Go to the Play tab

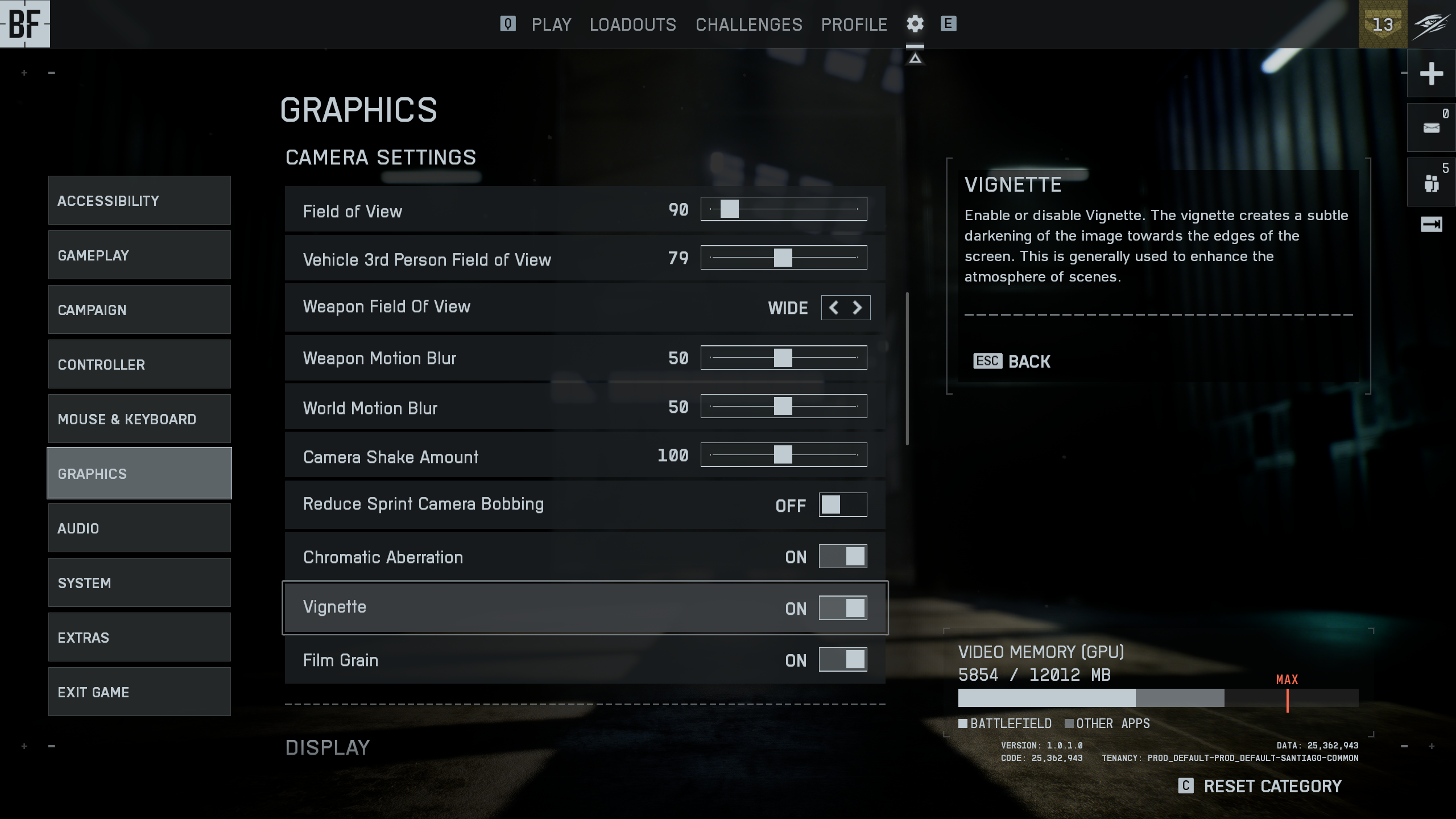(551, 24)
